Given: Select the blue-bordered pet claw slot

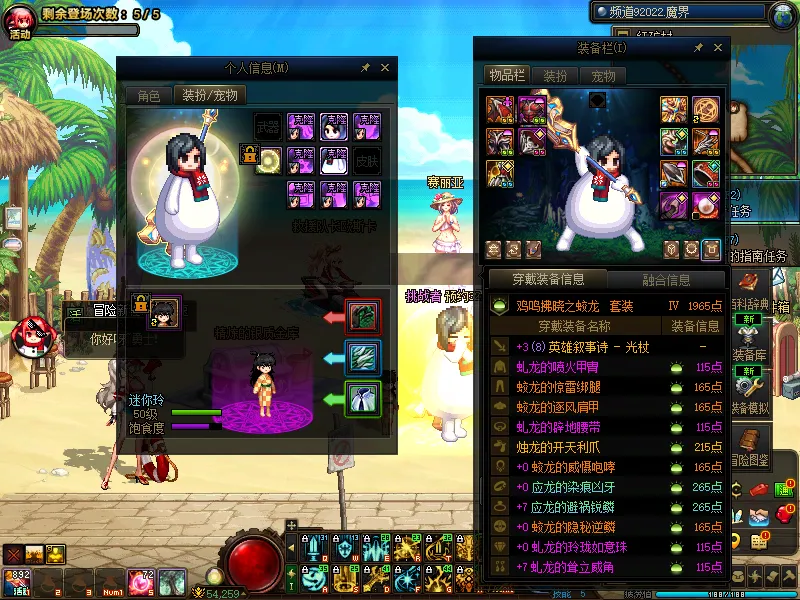Looking at the screenshot, I should coord(362,358).
